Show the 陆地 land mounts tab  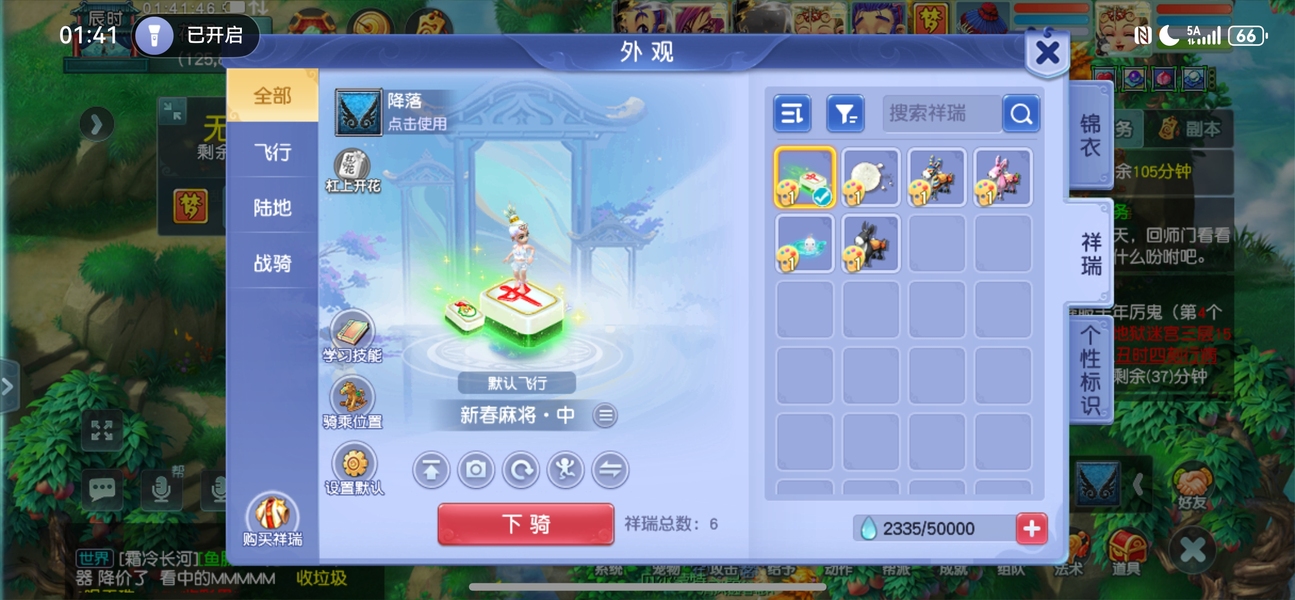272,208
